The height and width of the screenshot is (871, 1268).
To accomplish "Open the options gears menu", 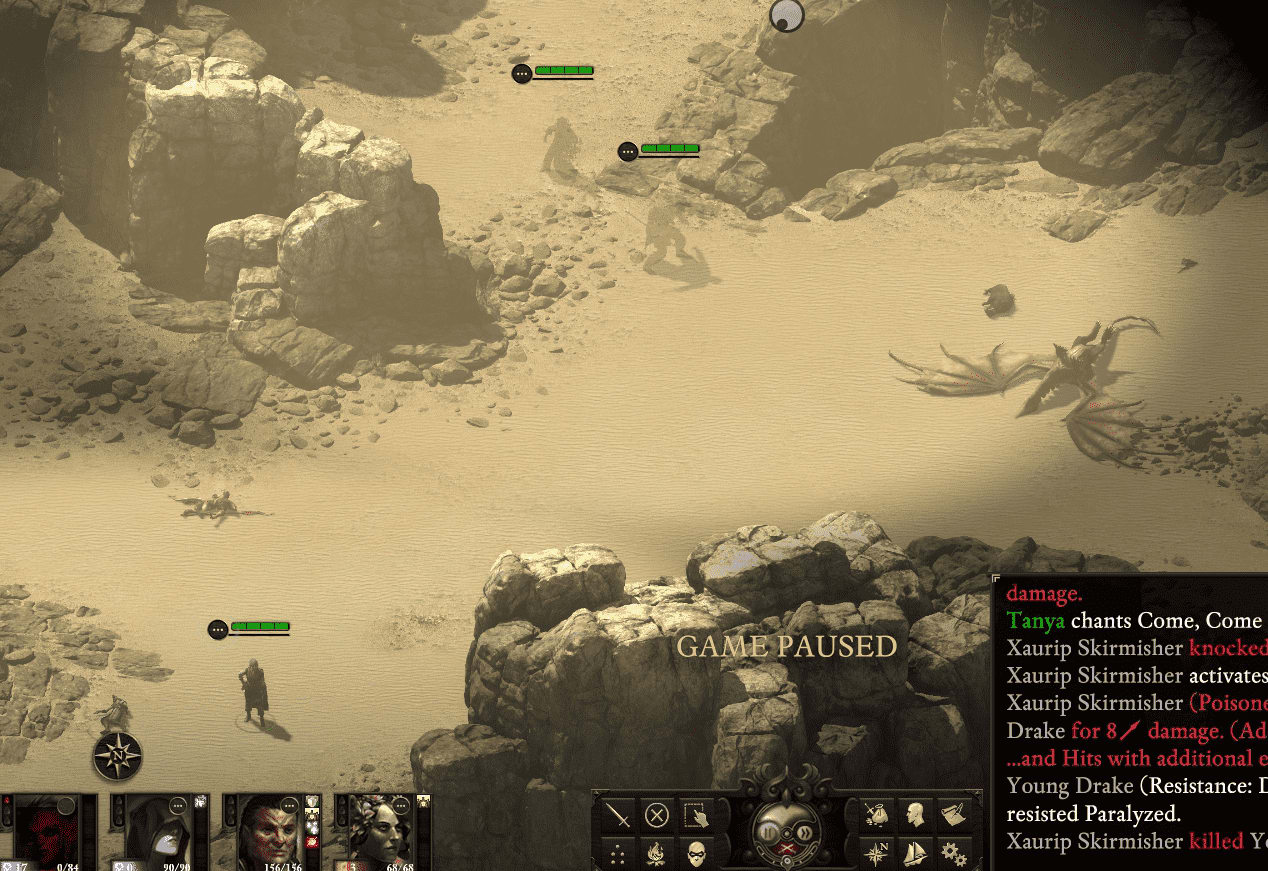I will [953, 853].
